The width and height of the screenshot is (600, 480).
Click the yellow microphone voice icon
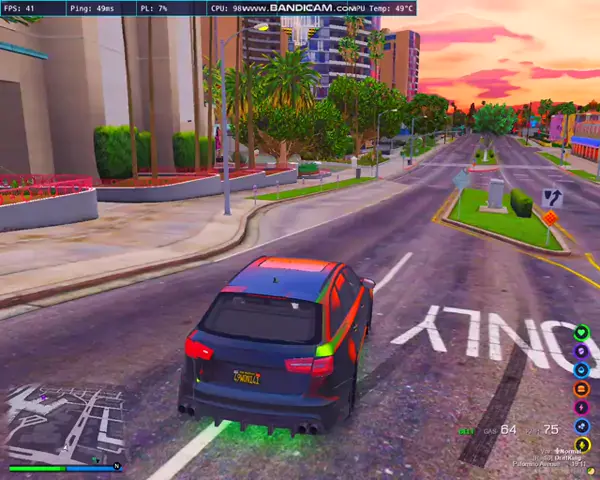(582, 444)
